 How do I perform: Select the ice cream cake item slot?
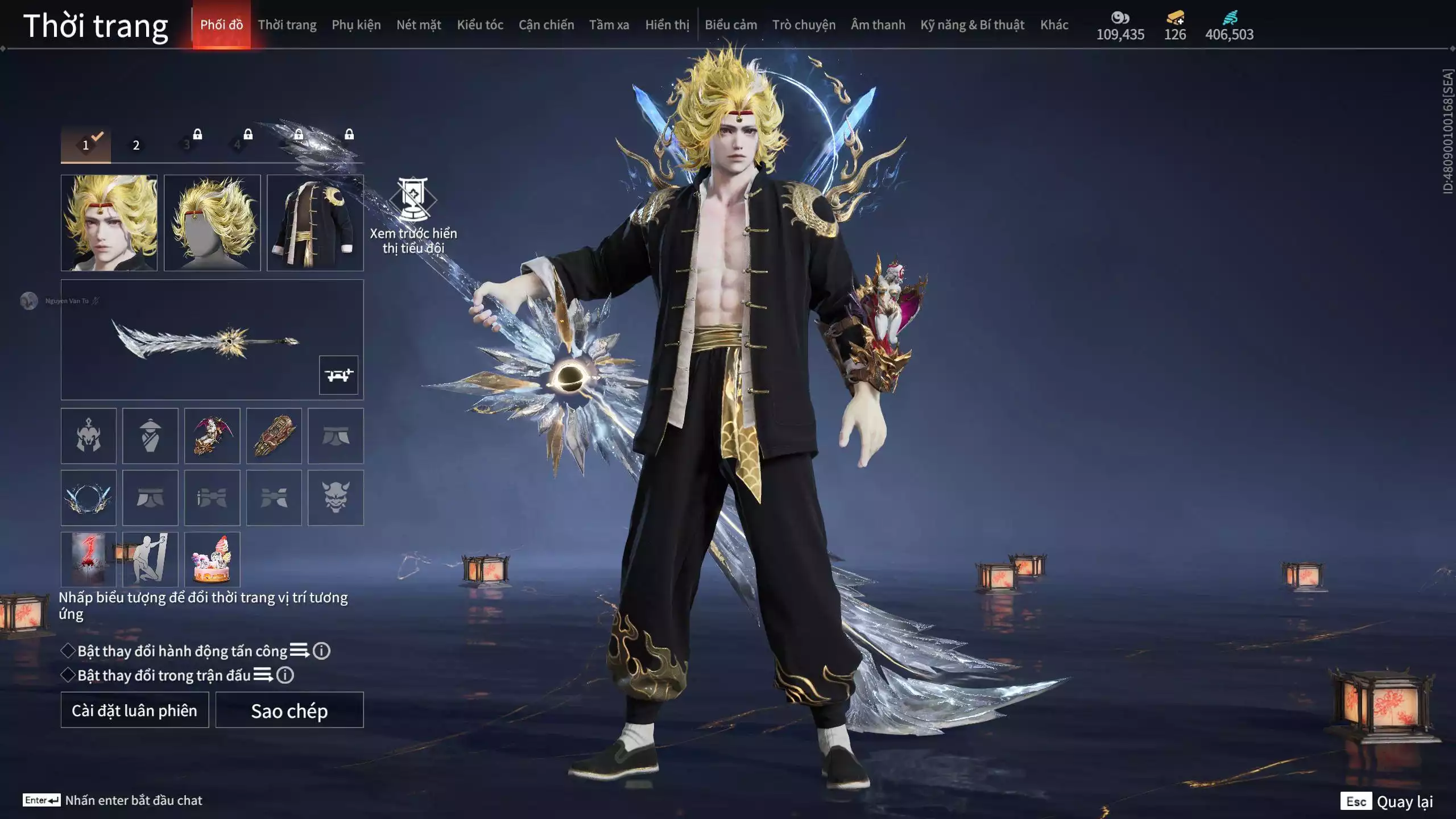212,559
